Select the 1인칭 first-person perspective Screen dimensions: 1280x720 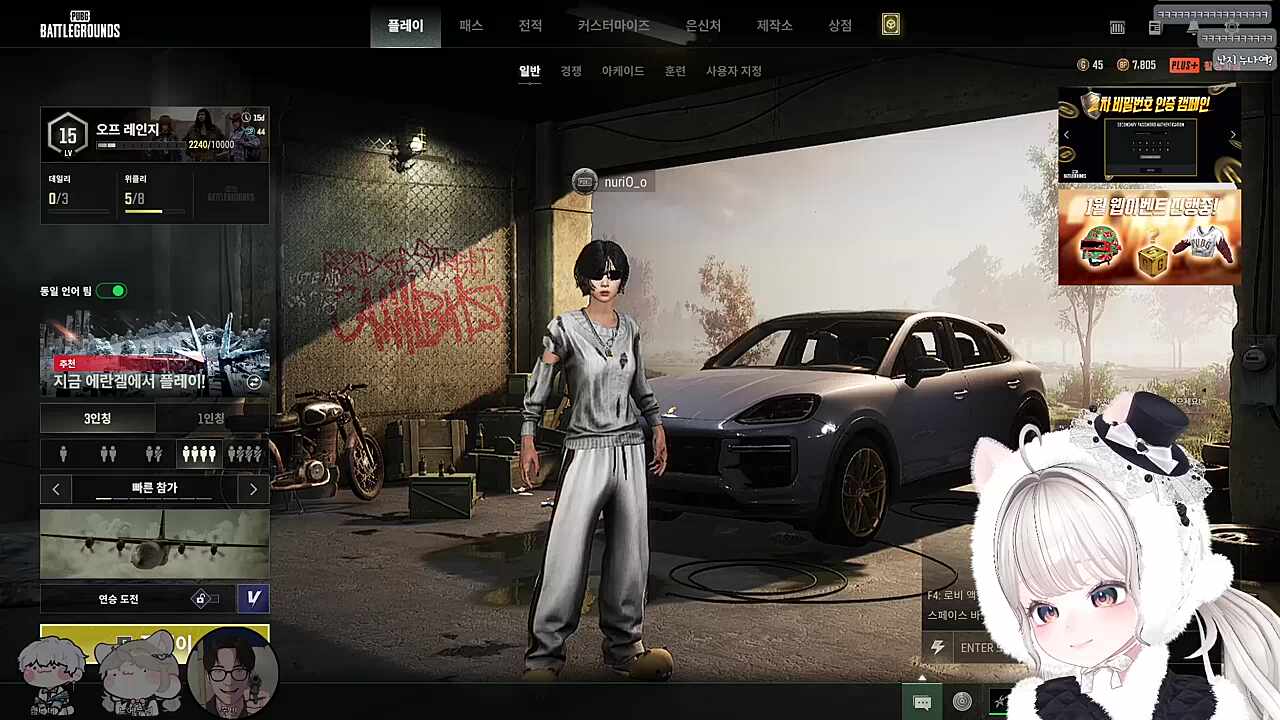point(211,418)
